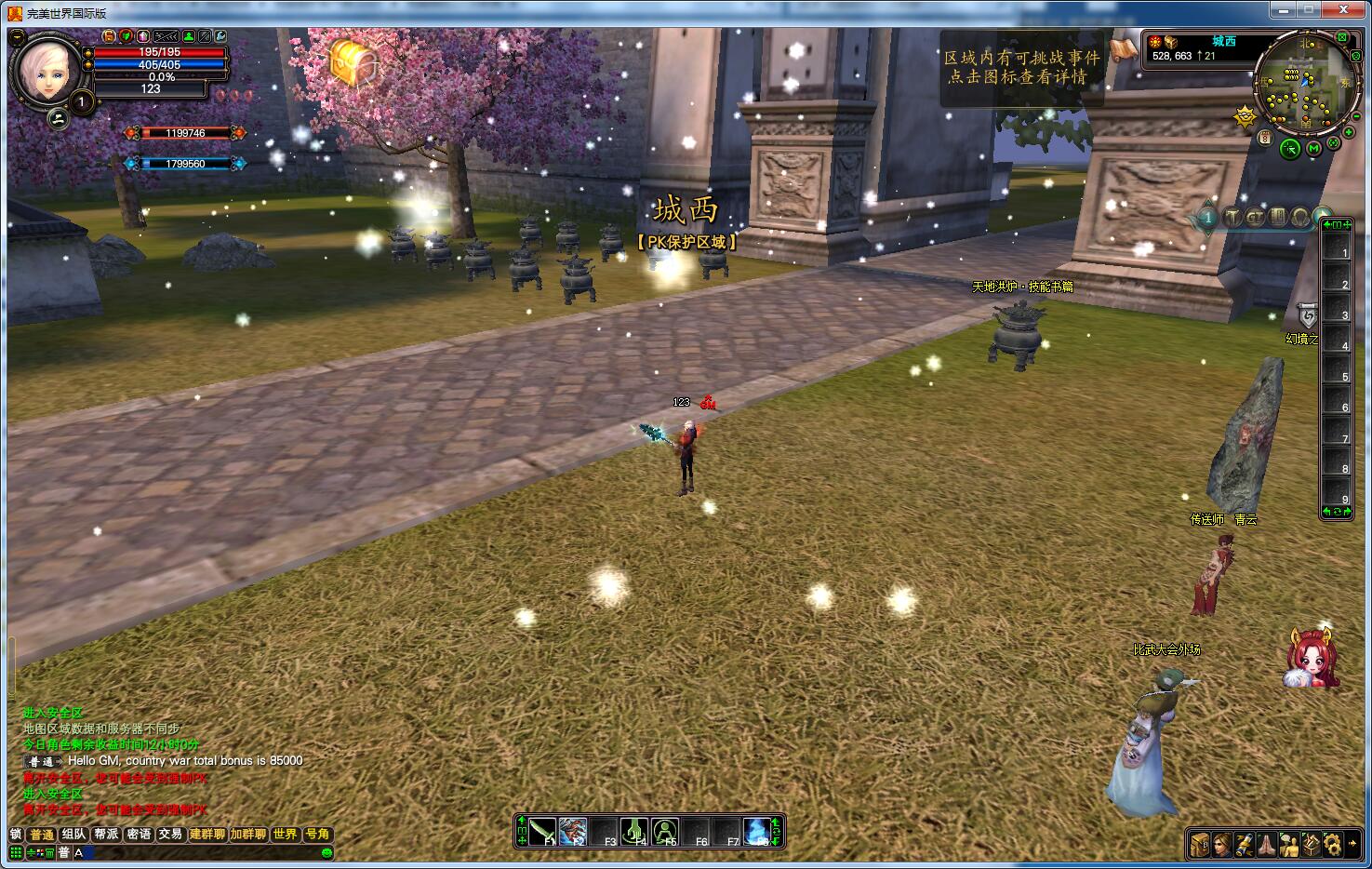Zoom in the minimap with plus button
The image size is (1372, 869).
pyautogui.click(x=1349, y=132)
